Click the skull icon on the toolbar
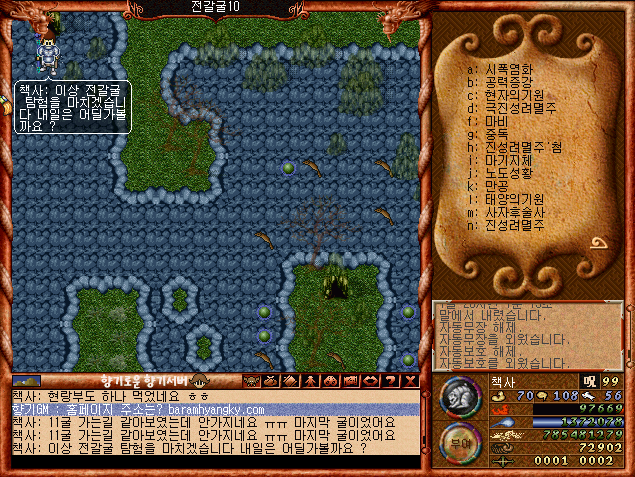 point(253,381)
